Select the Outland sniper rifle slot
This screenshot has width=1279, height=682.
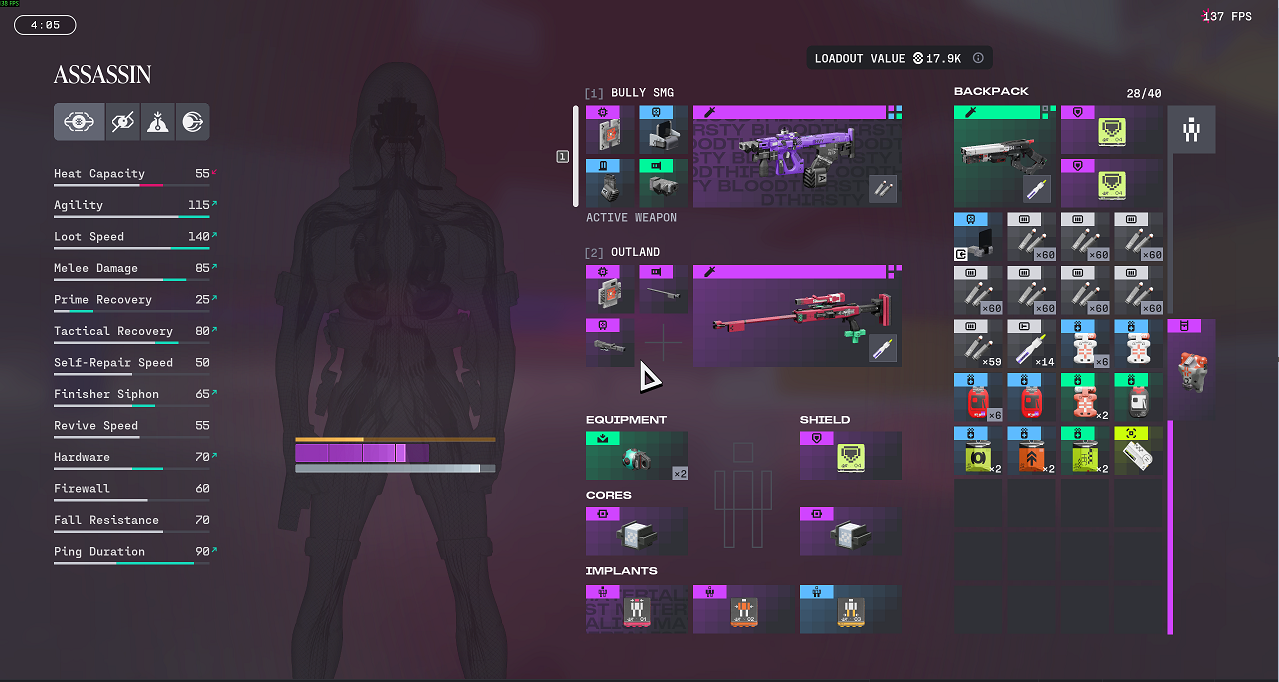click(x=796, y=316)
